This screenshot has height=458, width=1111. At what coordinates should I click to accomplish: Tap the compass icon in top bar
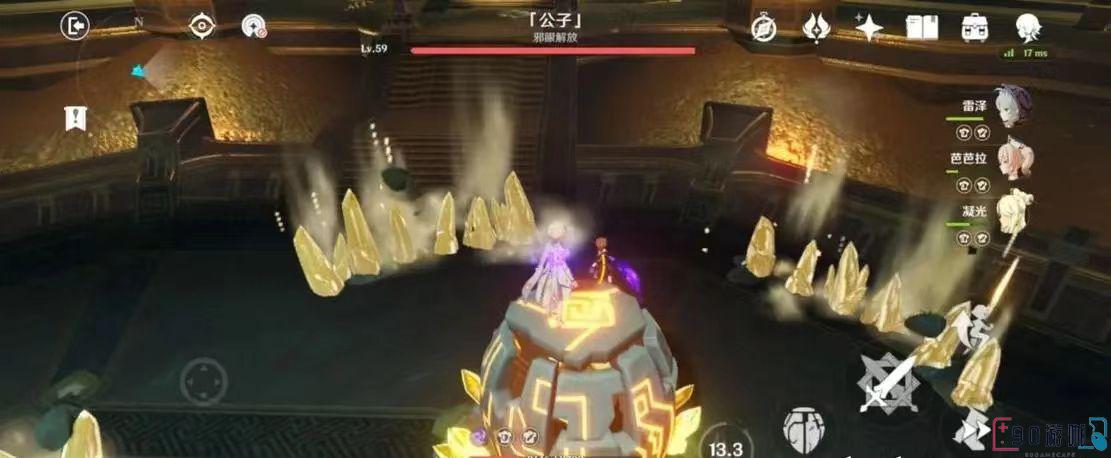(x=764, y=27)
